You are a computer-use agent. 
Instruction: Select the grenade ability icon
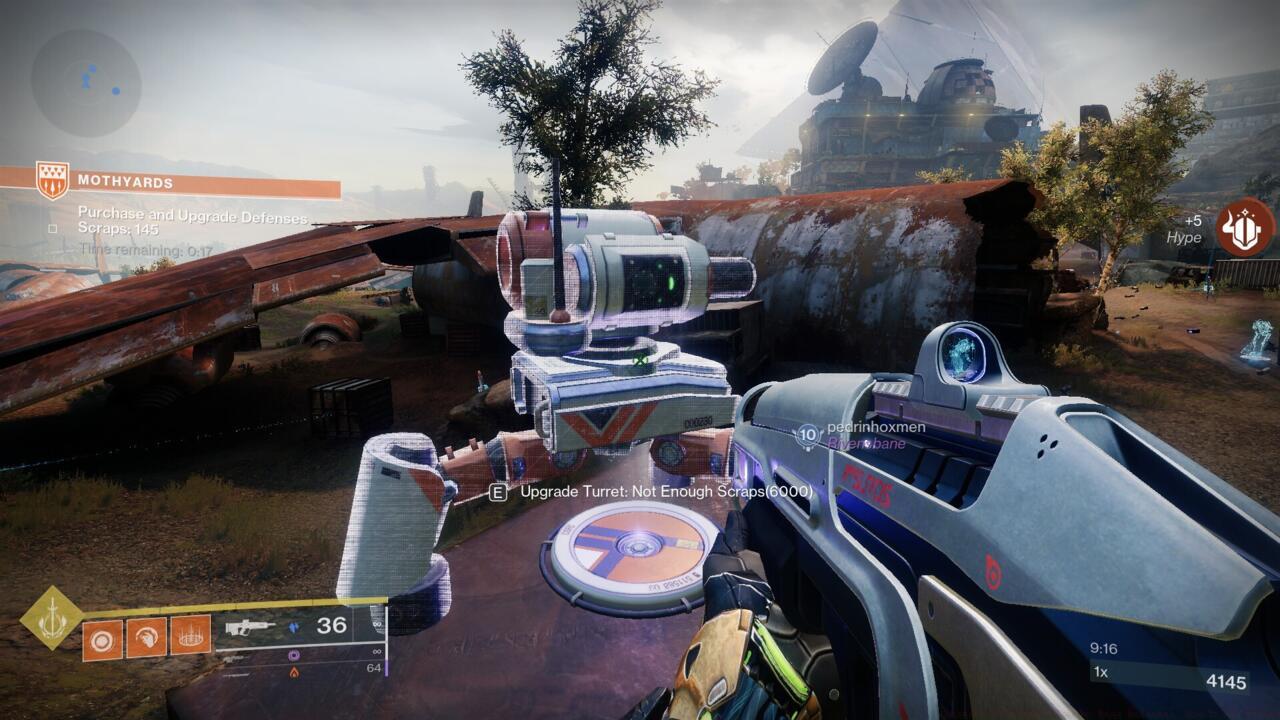point(102,637)
